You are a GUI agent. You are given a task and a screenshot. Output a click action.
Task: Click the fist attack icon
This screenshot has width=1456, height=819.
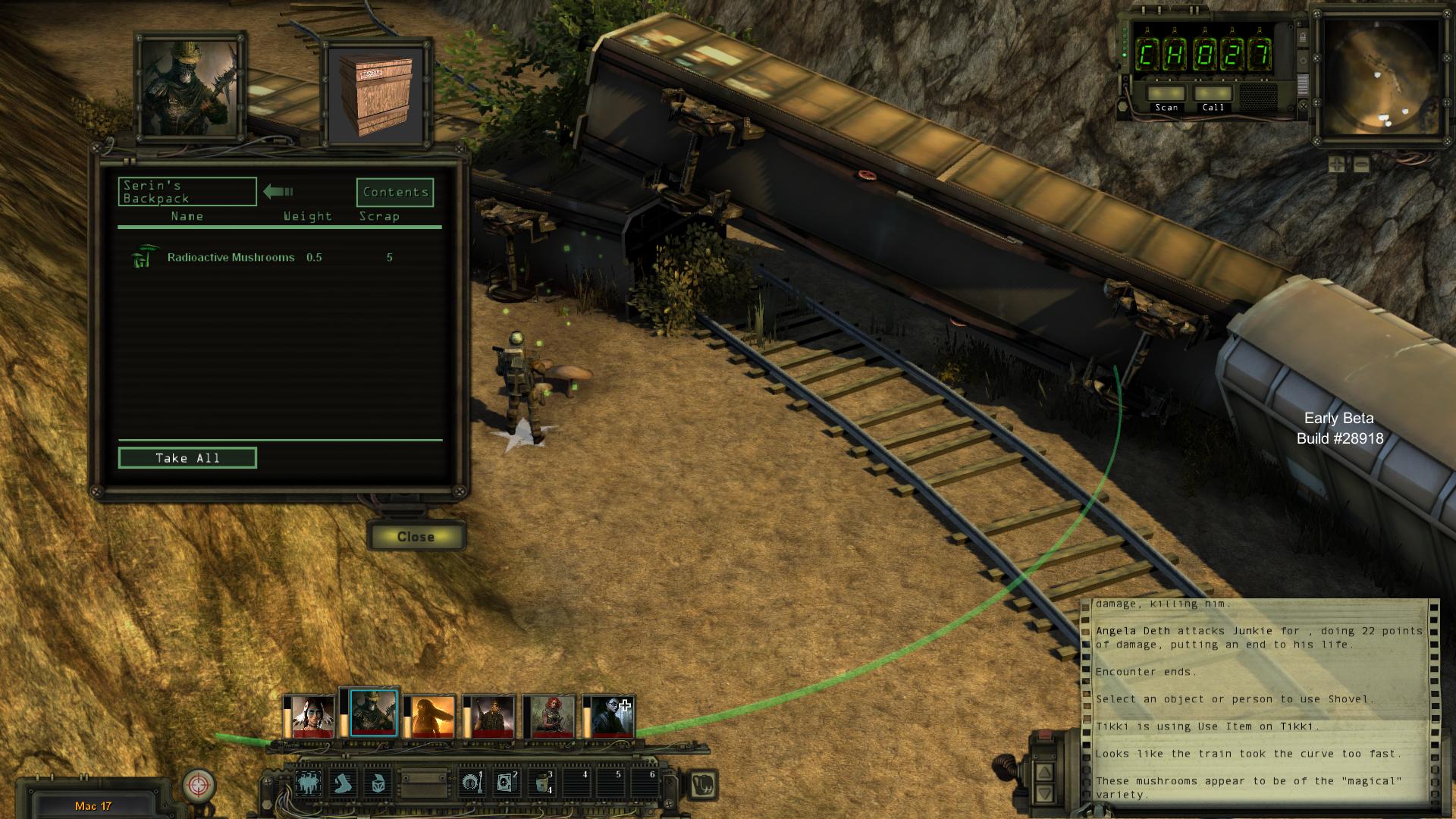704,783
